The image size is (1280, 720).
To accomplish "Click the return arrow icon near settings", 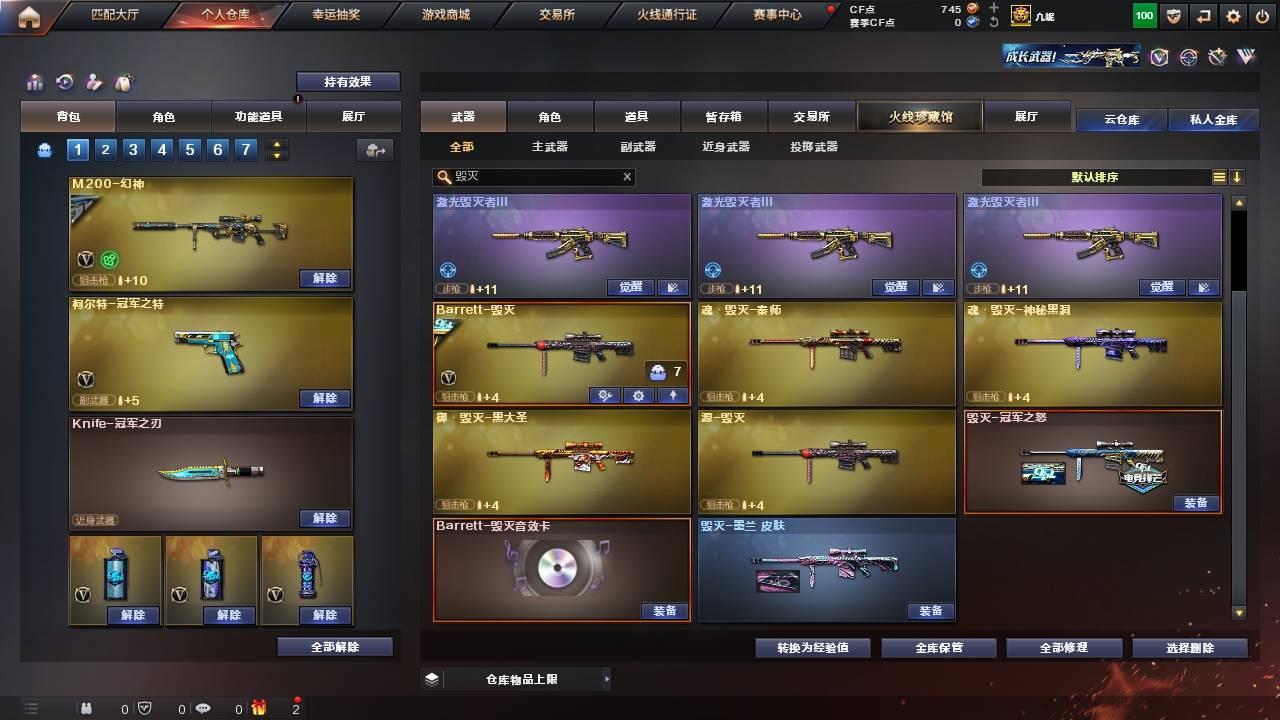I will coord(1203,15).
